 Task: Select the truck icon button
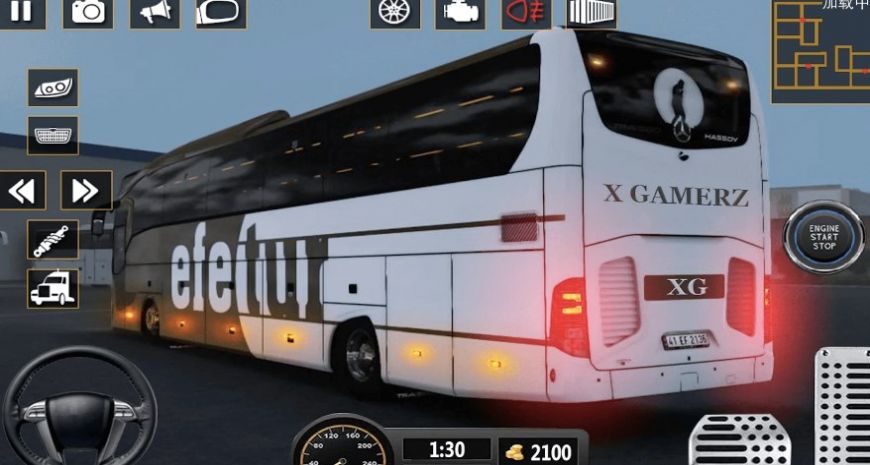53,288
